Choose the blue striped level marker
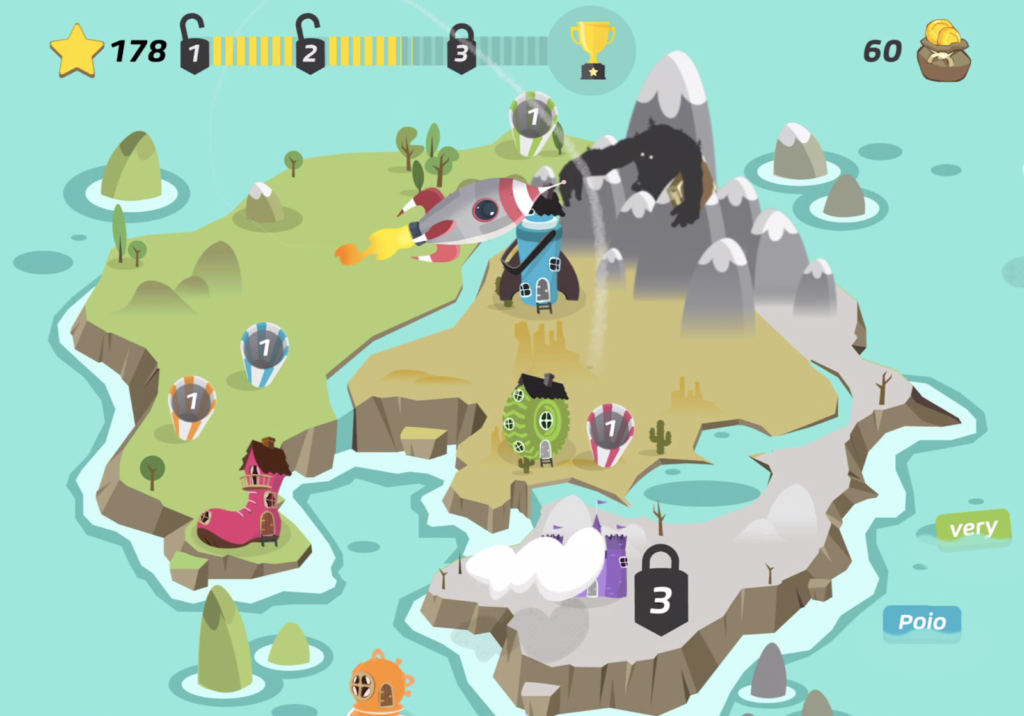Image resolution: width=1024 pixels, height=716 pixels. tap(265, 352)
